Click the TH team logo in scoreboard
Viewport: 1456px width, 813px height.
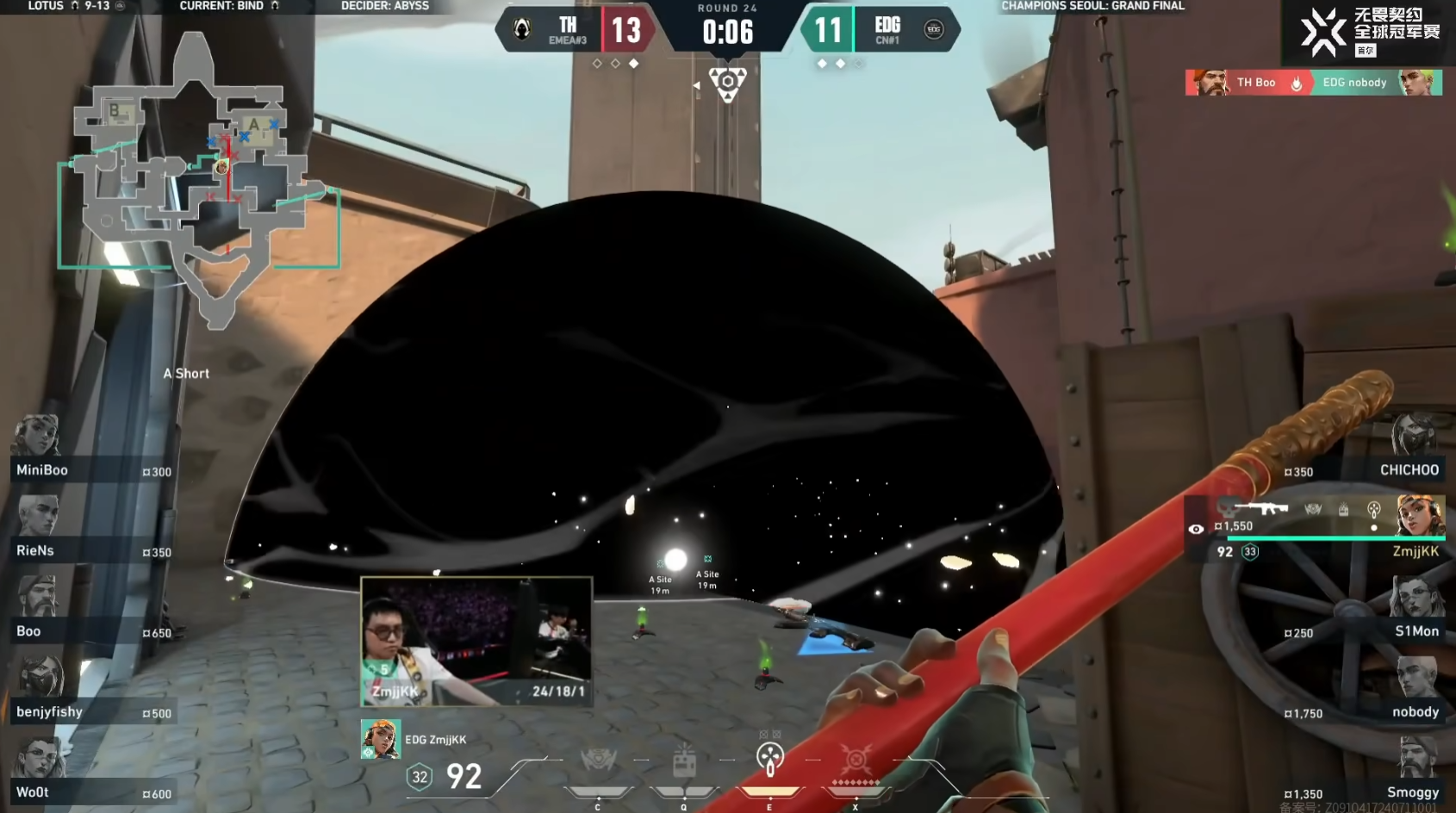[x=522, y=30]
